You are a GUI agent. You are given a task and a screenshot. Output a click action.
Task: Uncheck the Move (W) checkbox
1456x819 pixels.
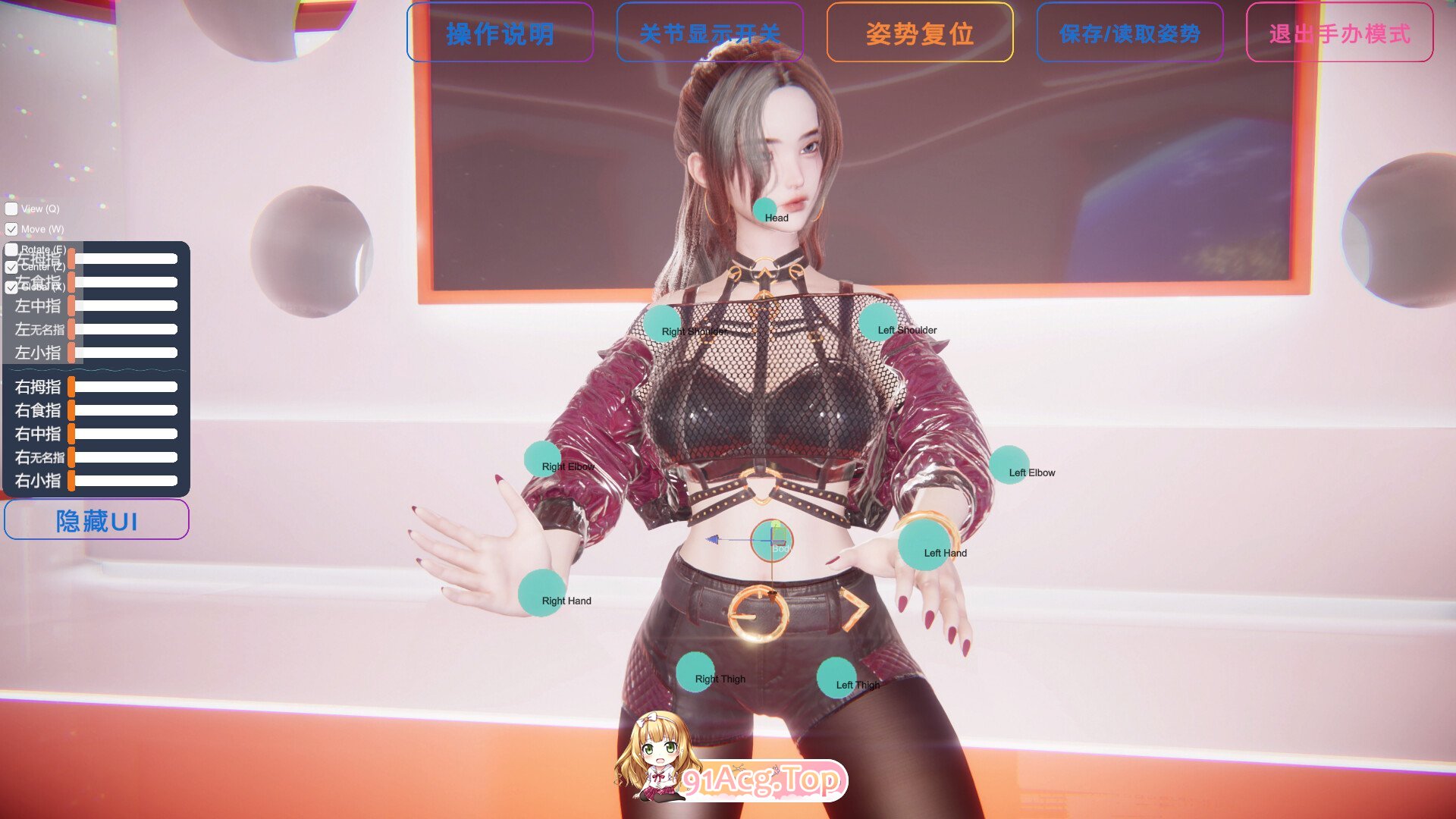point(11,229)
